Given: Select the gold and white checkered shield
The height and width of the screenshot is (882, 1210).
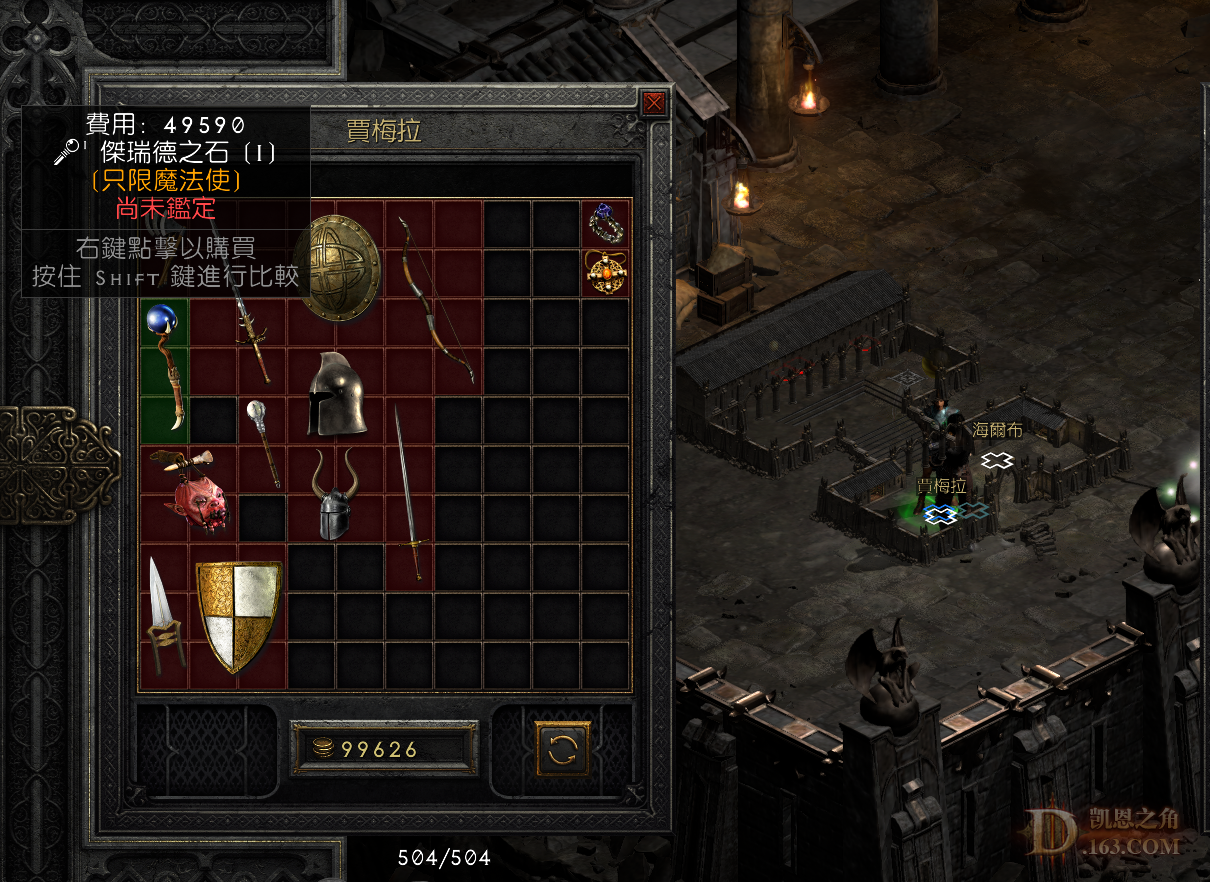Looking at the screenshot, I should tap(238, 614).
